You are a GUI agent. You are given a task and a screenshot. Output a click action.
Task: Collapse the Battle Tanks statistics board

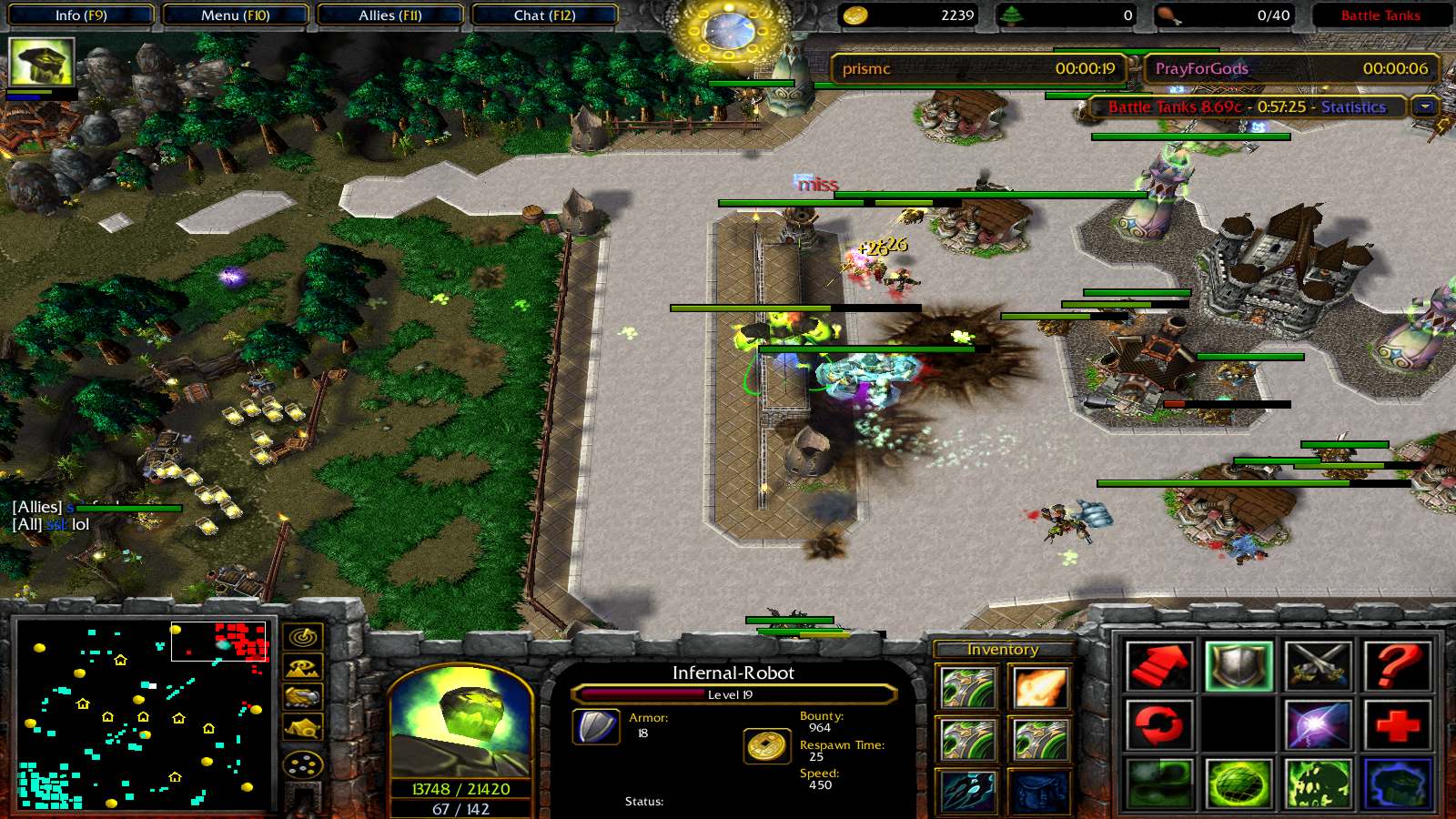click(x=1425, y=106)
